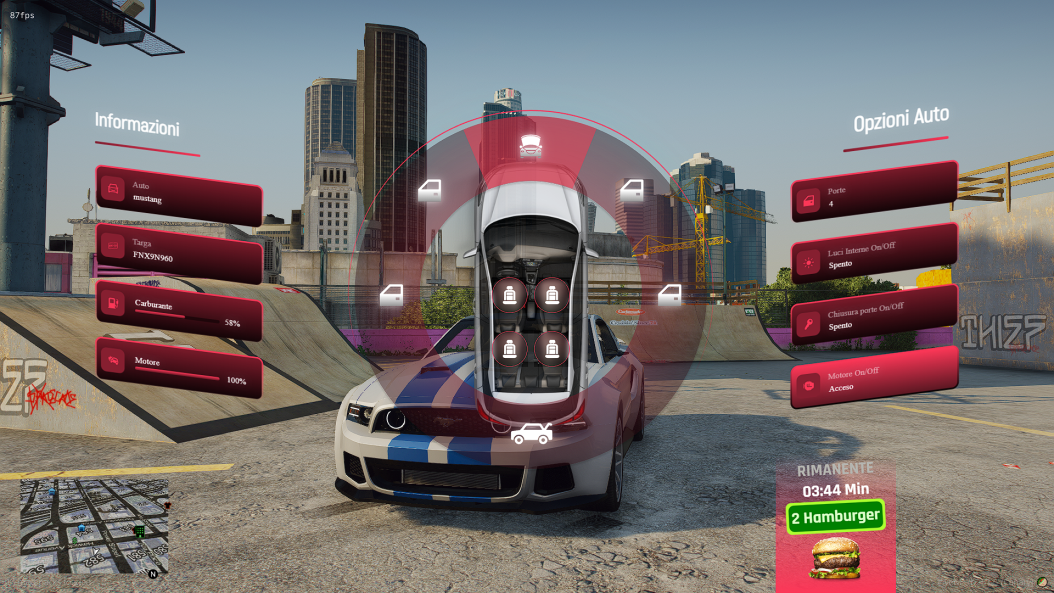Click the minimap
This screenshot has width=1054, height=593.
pyautogui.click(x=94, y=526)
